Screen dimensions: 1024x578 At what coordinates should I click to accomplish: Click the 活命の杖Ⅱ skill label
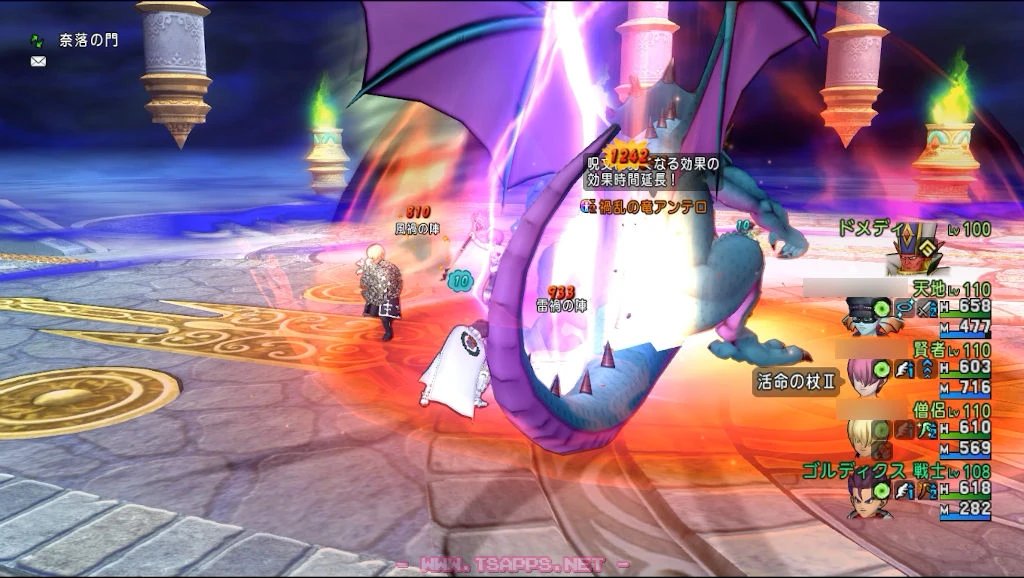point(794,381)
